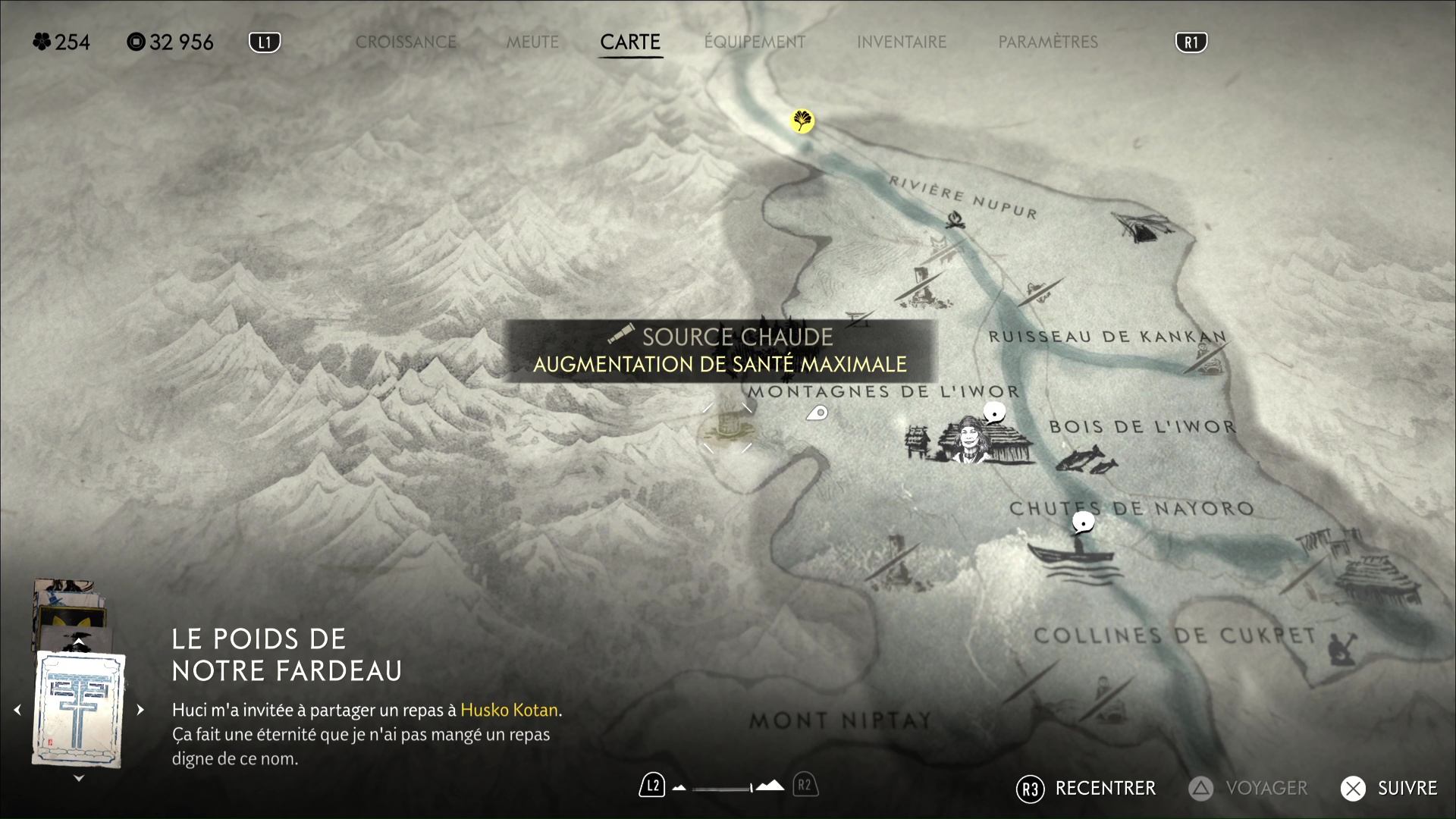The height and width of the screenshot is (819, 1456).
Task: Switch to the Croissance tab
Action: [x=406, y=42]
